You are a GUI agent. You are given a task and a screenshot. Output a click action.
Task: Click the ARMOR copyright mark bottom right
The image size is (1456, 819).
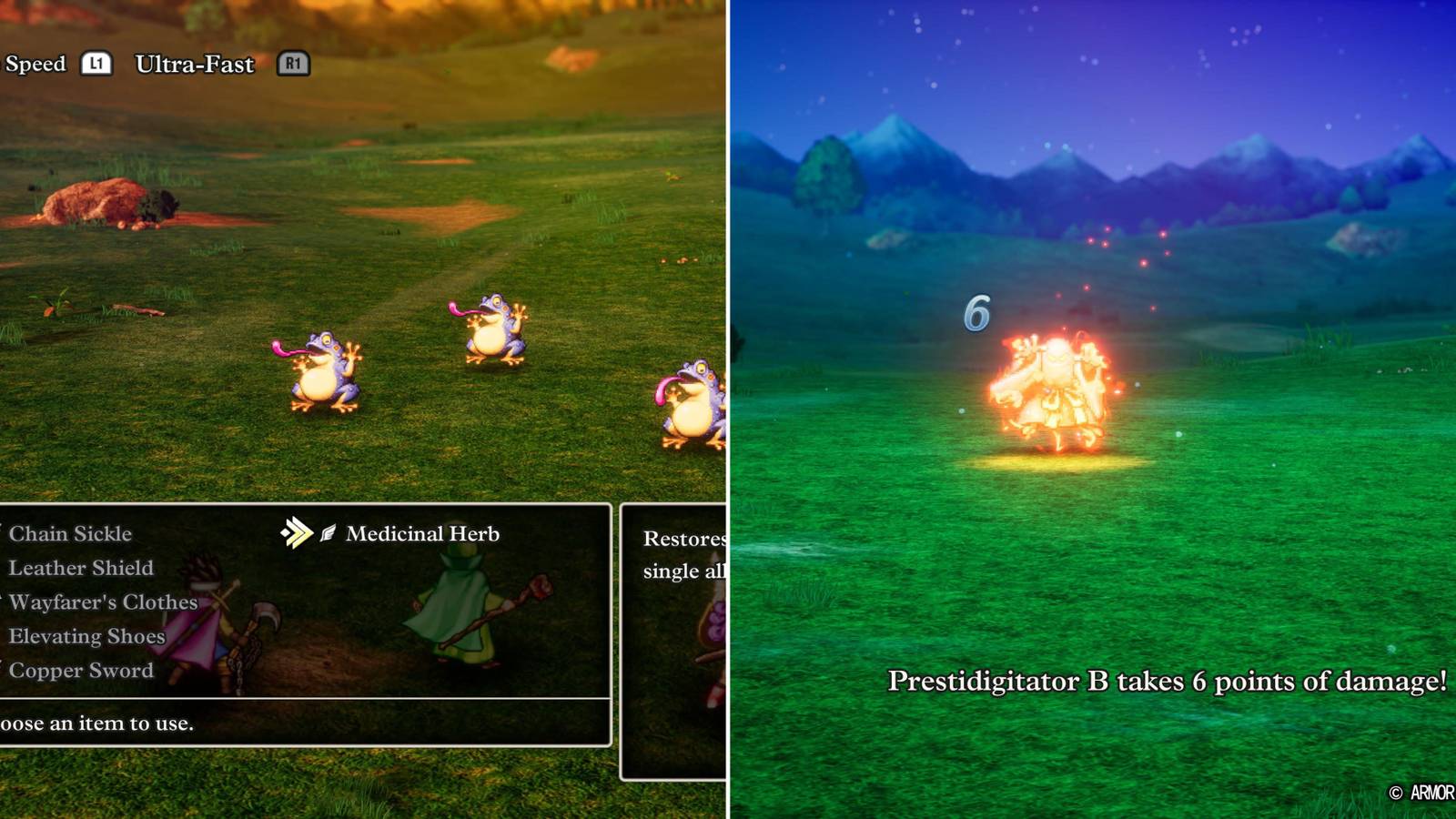(1419, 791)
